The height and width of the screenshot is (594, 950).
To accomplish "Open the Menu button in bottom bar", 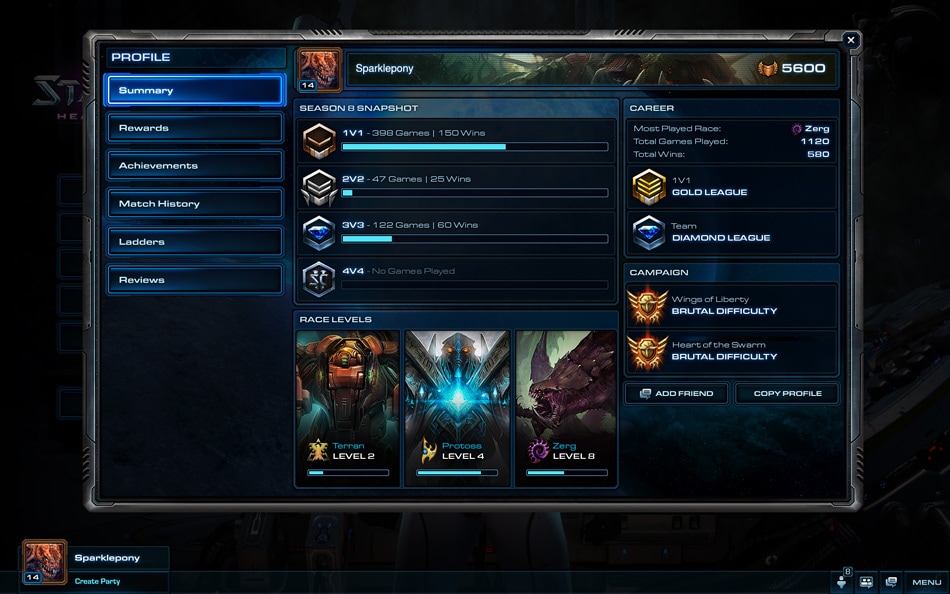I will [x=926, y=582].
